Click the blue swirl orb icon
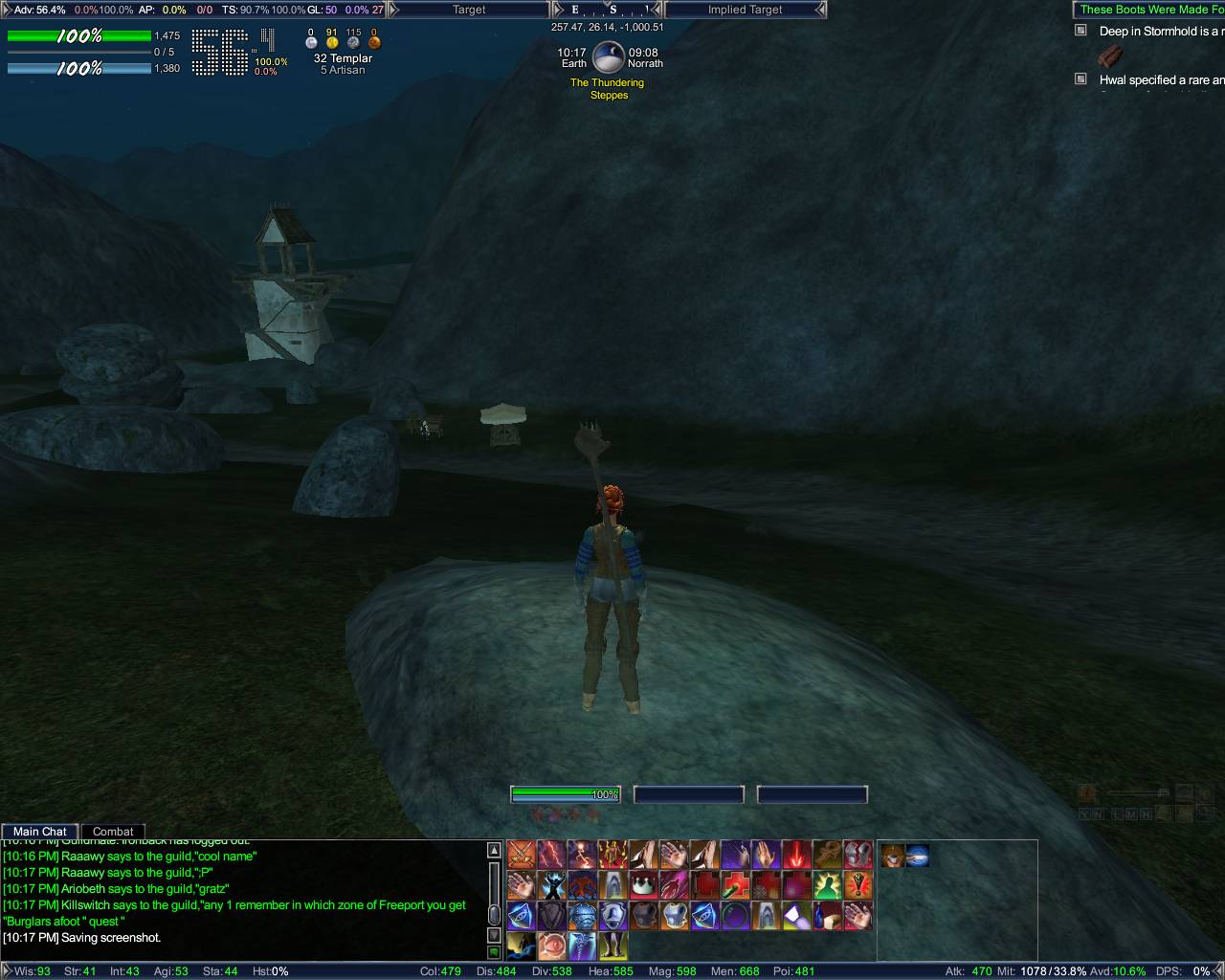 click(918, 856)
